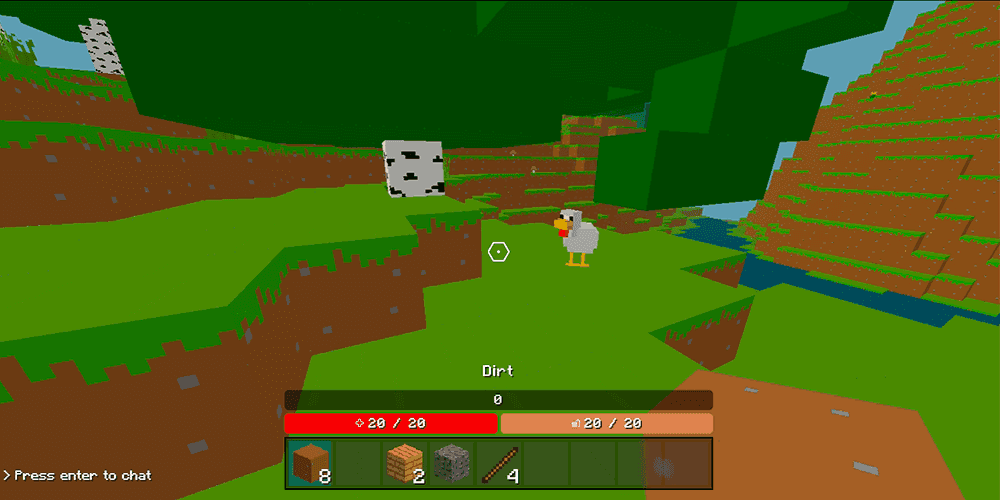Select the wooden planks hotbar slot
This screenshot has width=1000, height=500.
(405, 463)
